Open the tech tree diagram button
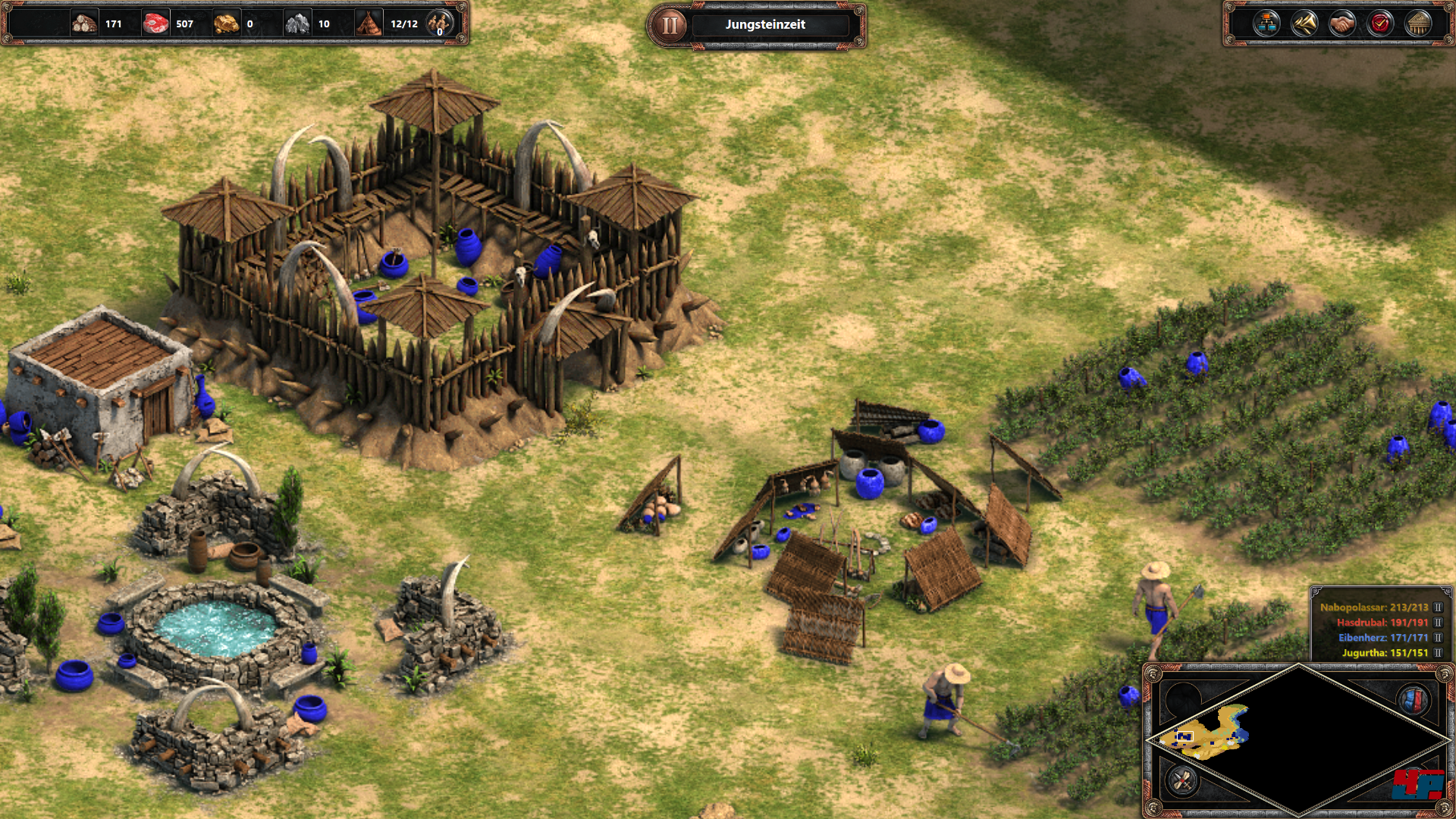This screenshot has width=1456, height=819. click(x=1266, y=24)
